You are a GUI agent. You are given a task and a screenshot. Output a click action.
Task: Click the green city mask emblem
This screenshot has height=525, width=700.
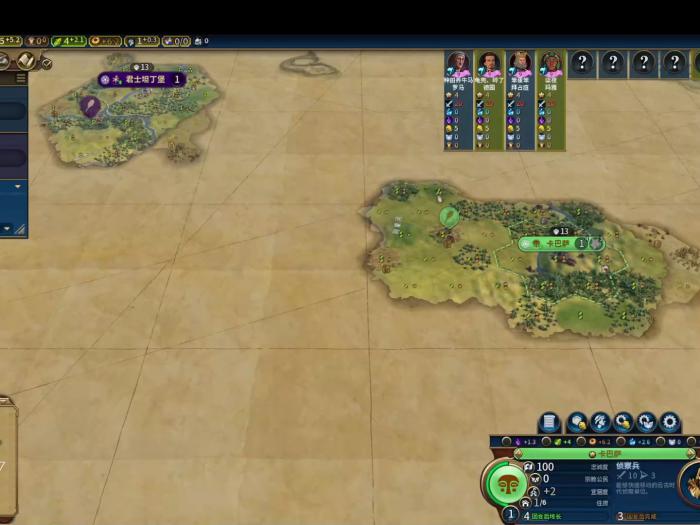coord(506,485)
